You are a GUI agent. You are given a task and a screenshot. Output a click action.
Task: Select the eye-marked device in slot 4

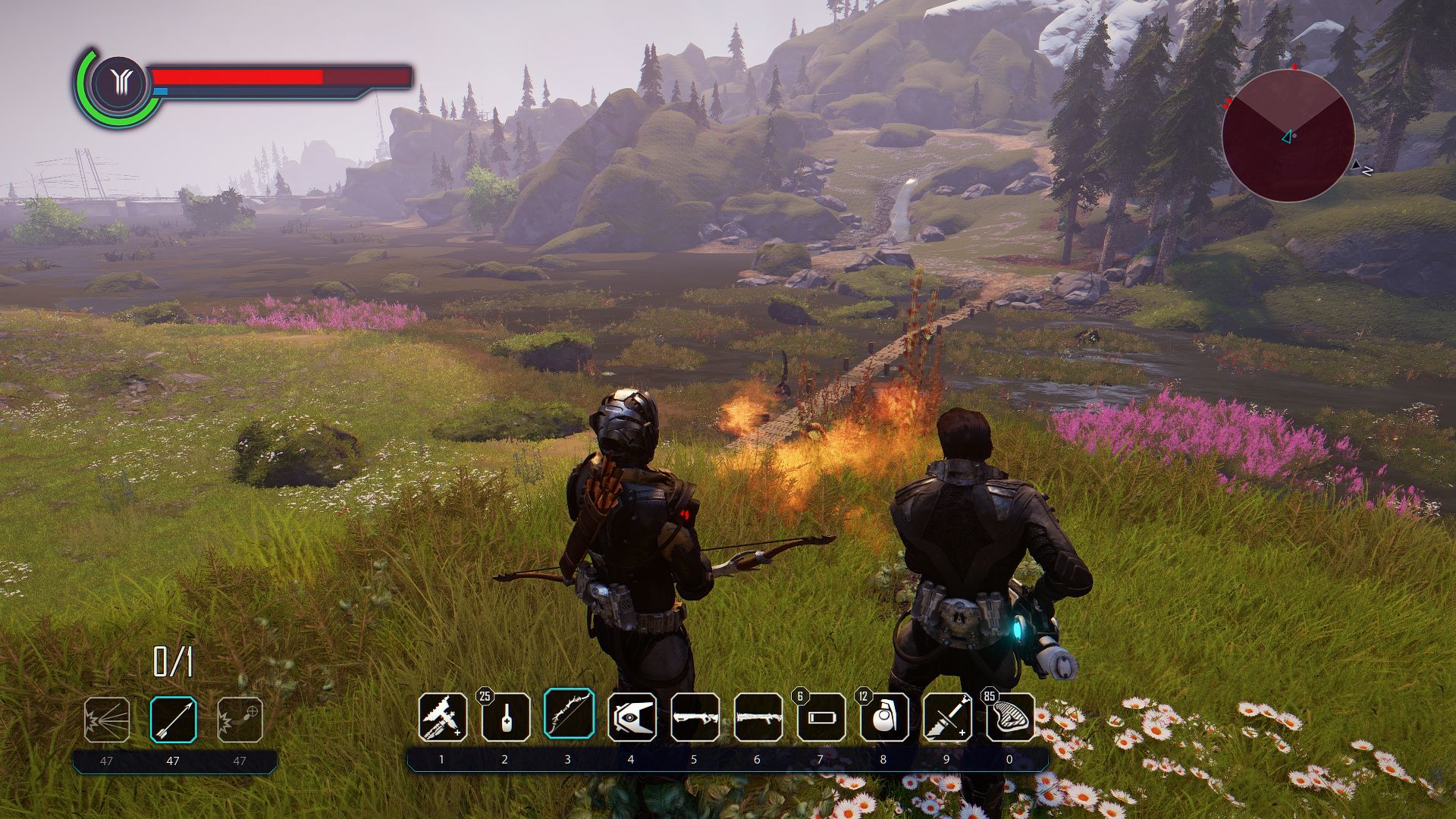pos(631,717)
